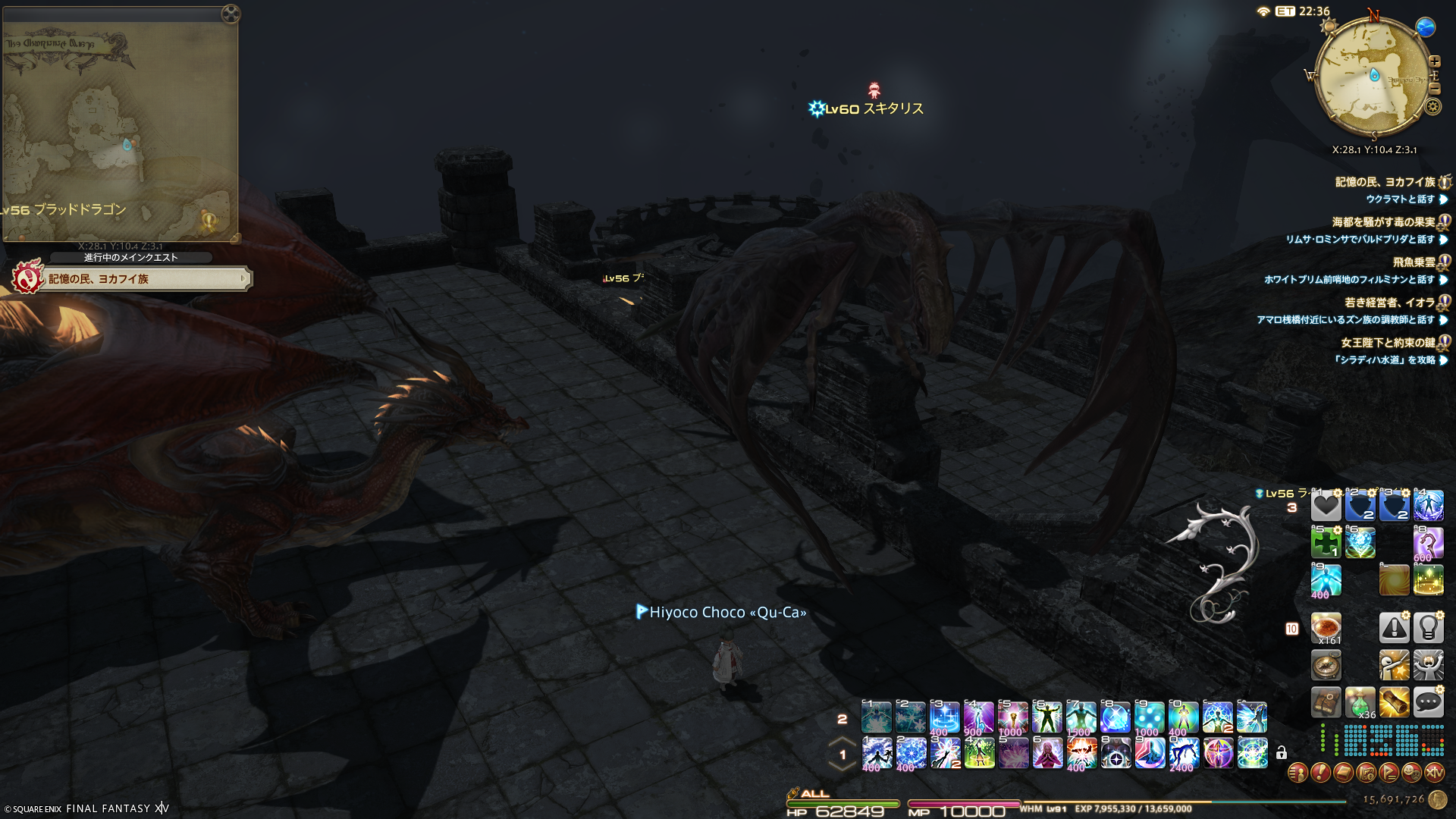Image resolution: width=1456 pixels, height=819 pixels.
Task: Cast the hotbar spell costing 1500 MP
Action: pos(1081,717)
